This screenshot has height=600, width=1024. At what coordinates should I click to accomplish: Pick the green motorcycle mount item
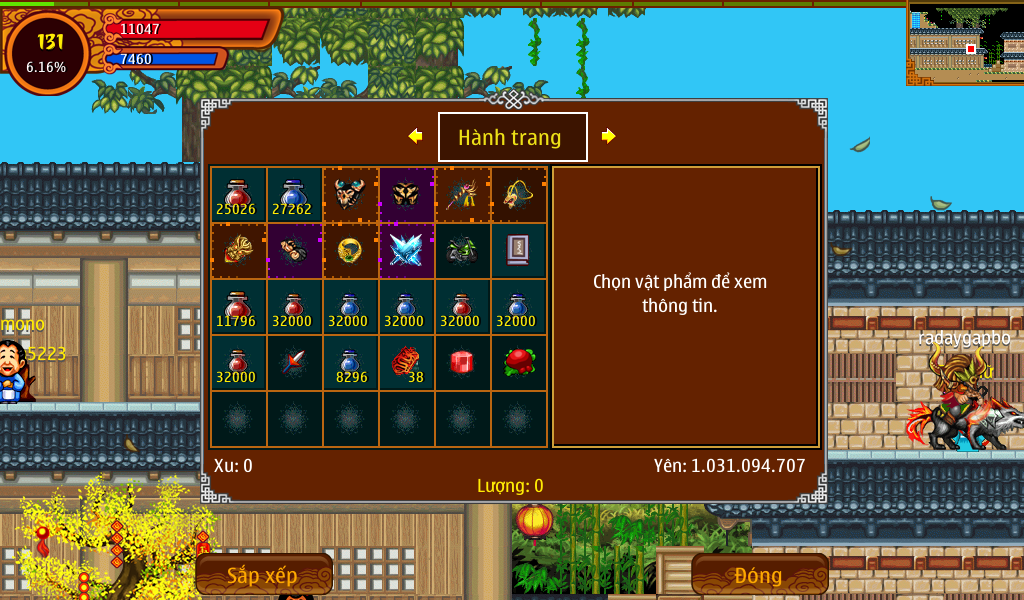(462, 250)
